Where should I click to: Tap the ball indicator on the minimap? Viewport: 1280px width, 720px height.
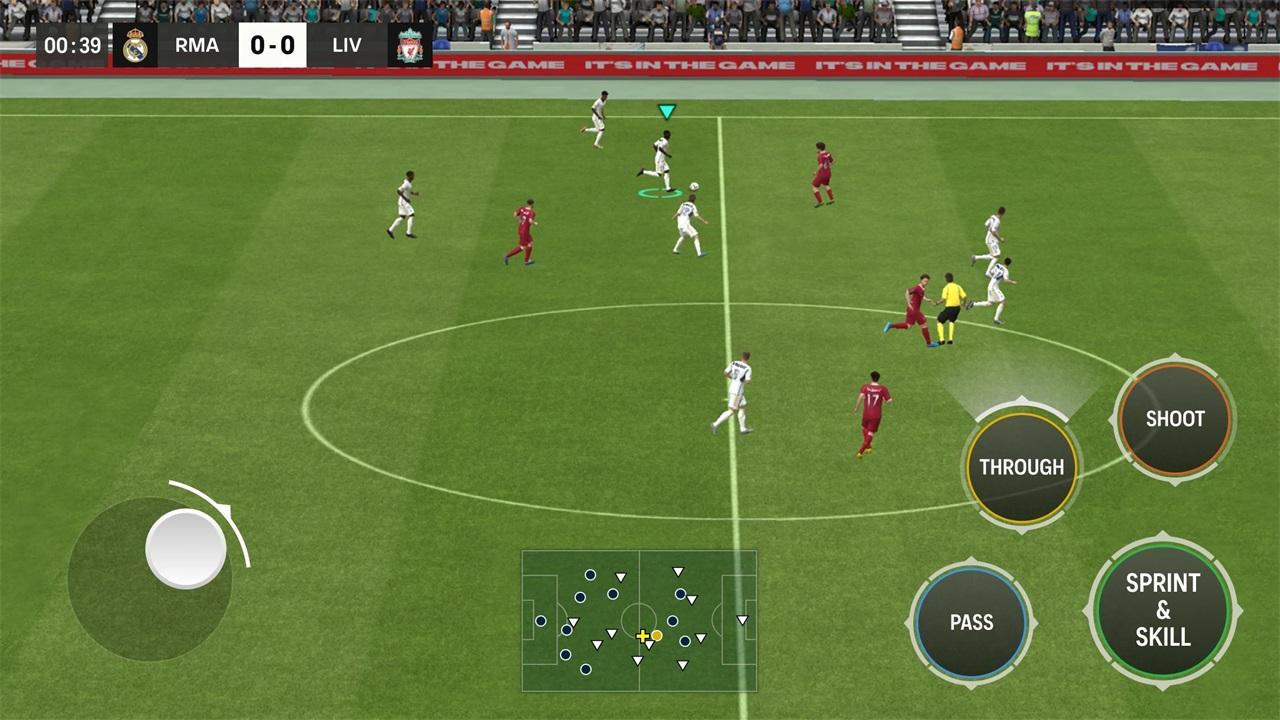pos(656,636)
